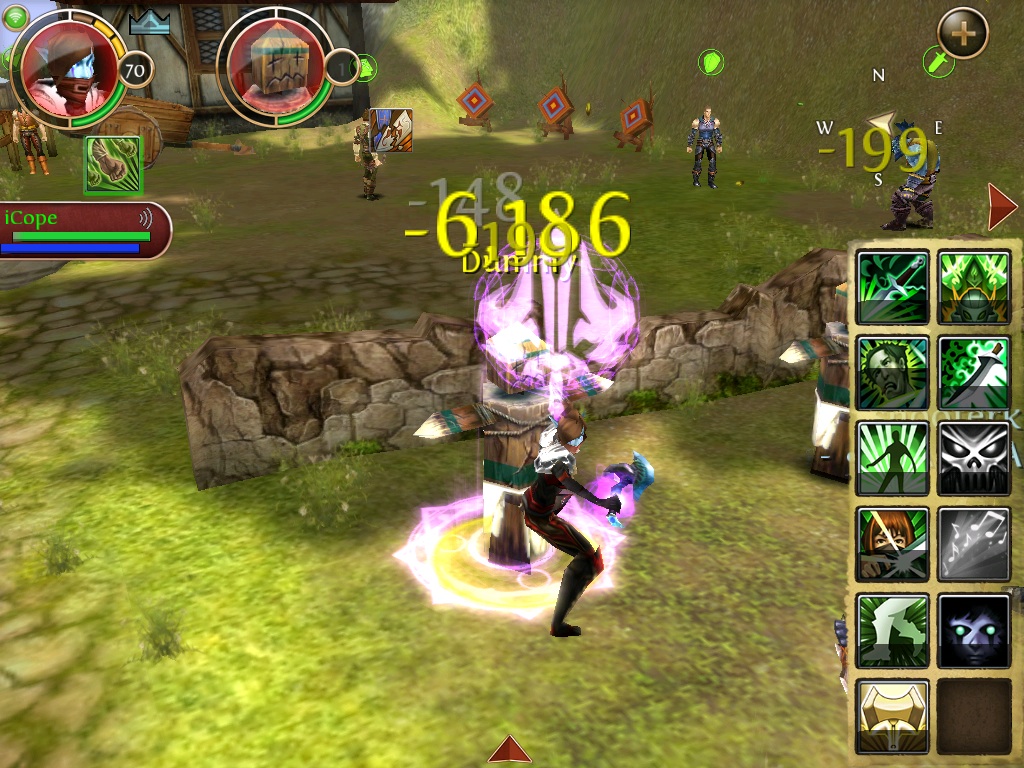Select the golden armor skill slot
The image size is (1024, 768).
pyautogui.click(x=892, y=716)
